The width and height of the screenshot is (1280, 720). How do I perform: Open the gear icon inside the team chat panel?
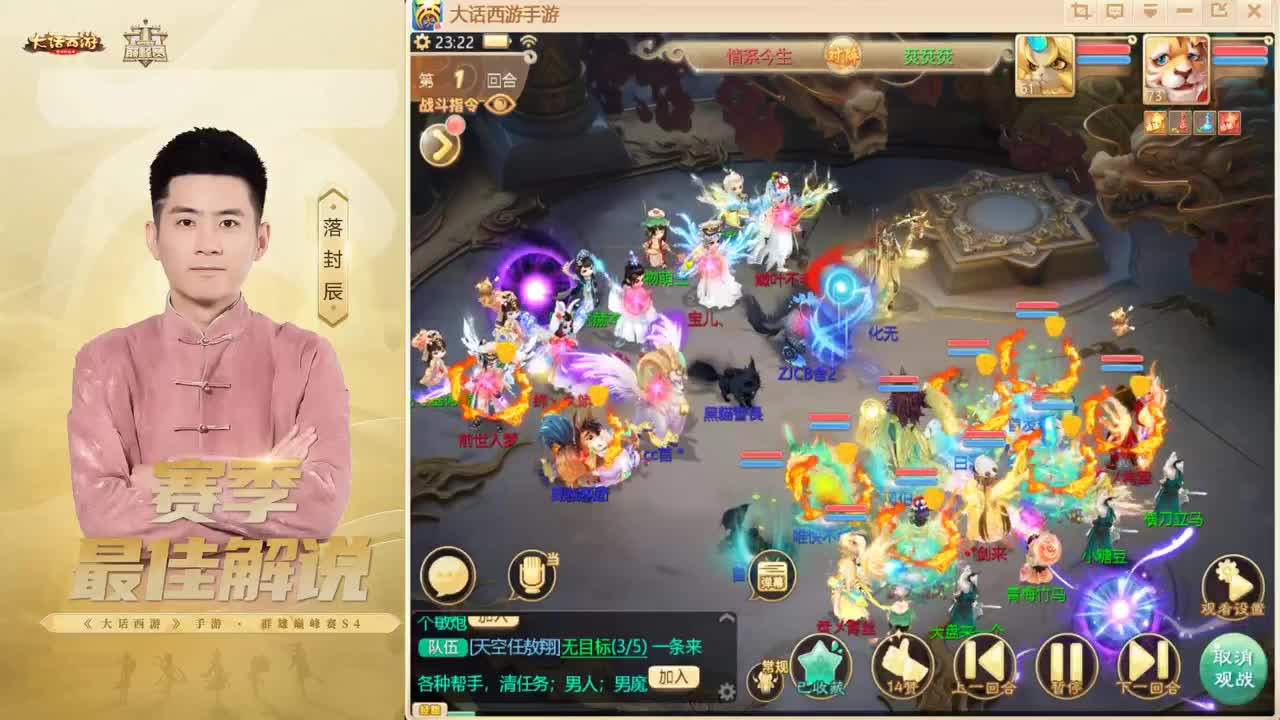(726, 690)
